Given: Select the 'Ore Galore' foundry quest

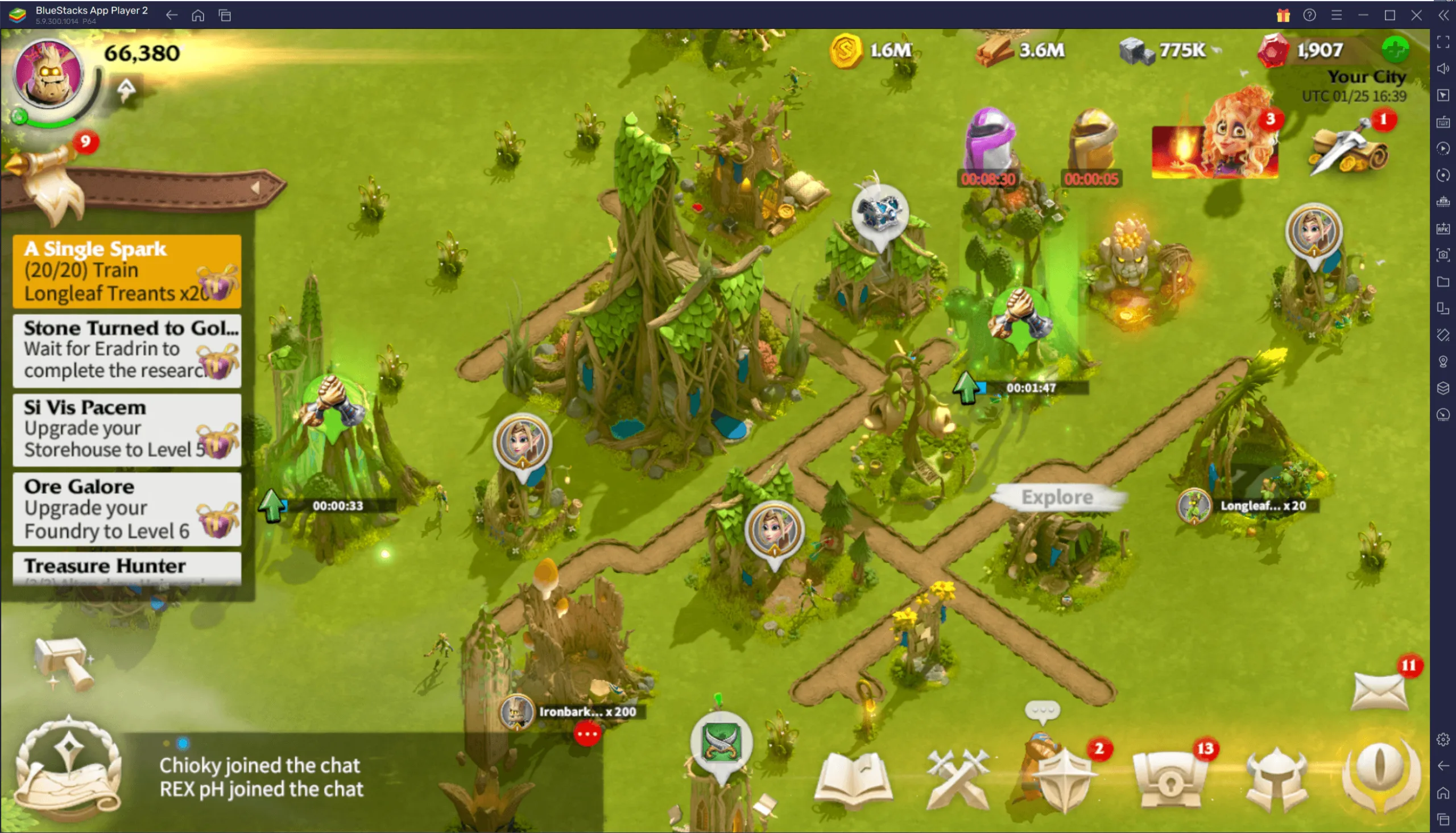Looking at the screenshot, I should pyautogui.click(x=126, y=509).
